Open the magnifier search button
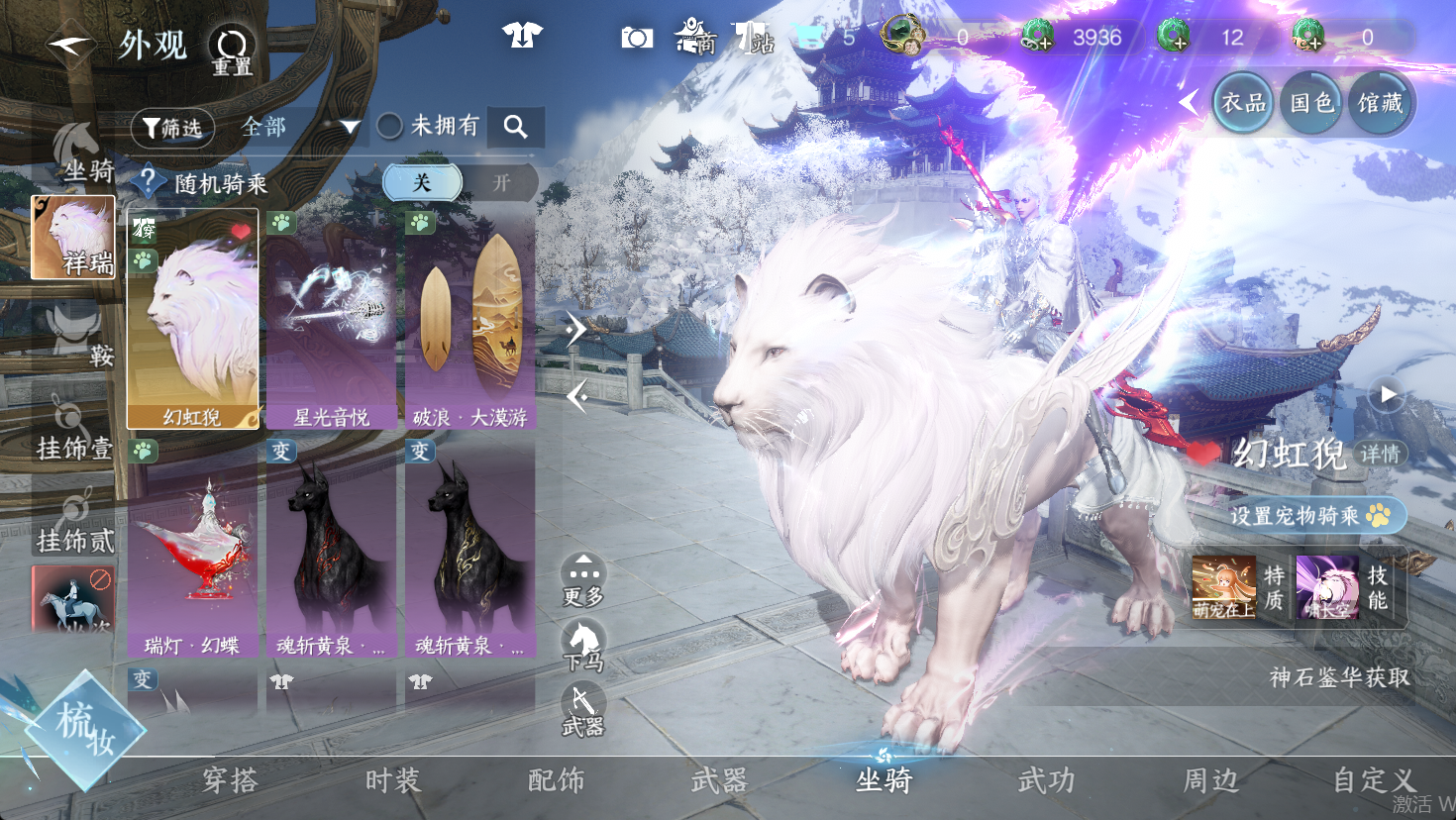The height and width of the screenshot is (820, 1456). click(x=515, y=127)
